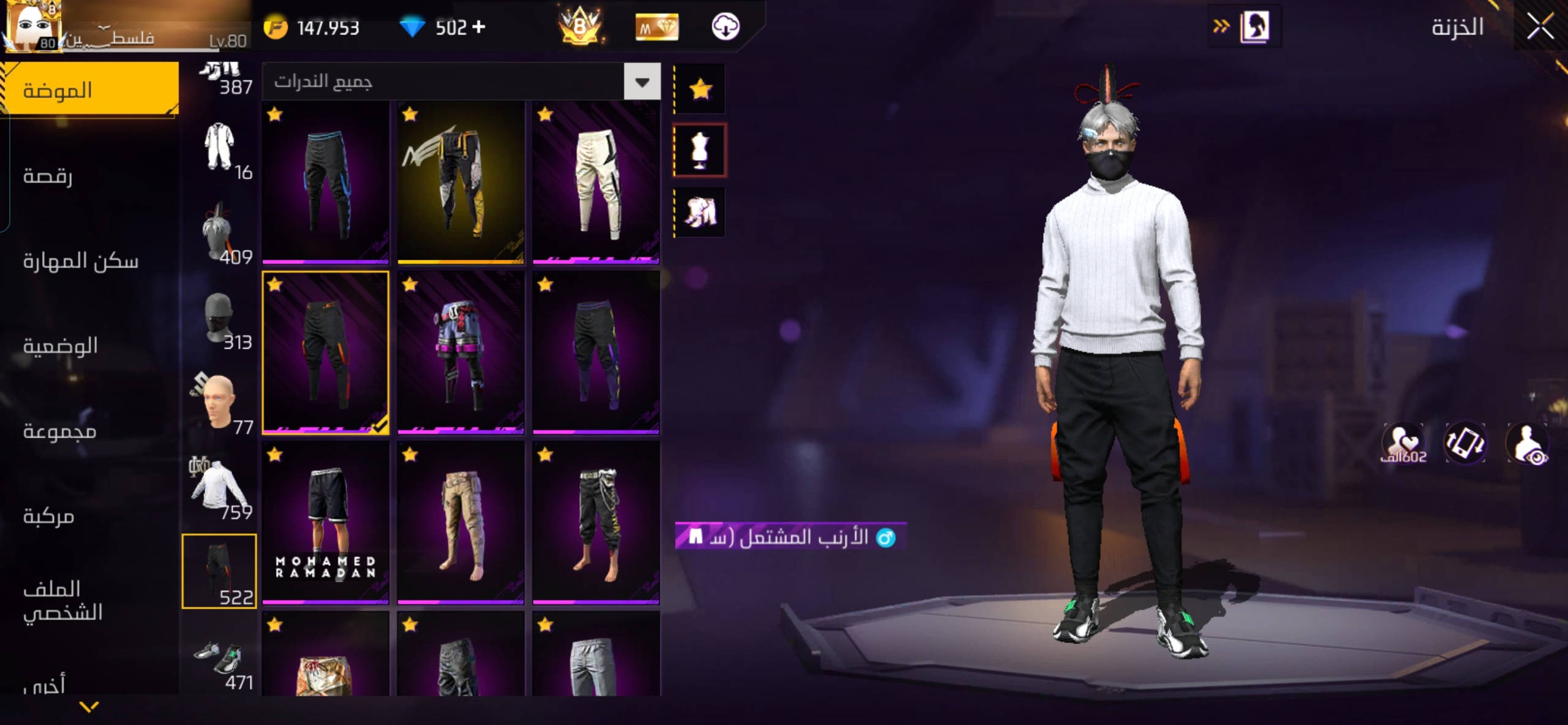
Task: Pick the cream white pants item
Action: pyautogui.click(x=596, y=183)
